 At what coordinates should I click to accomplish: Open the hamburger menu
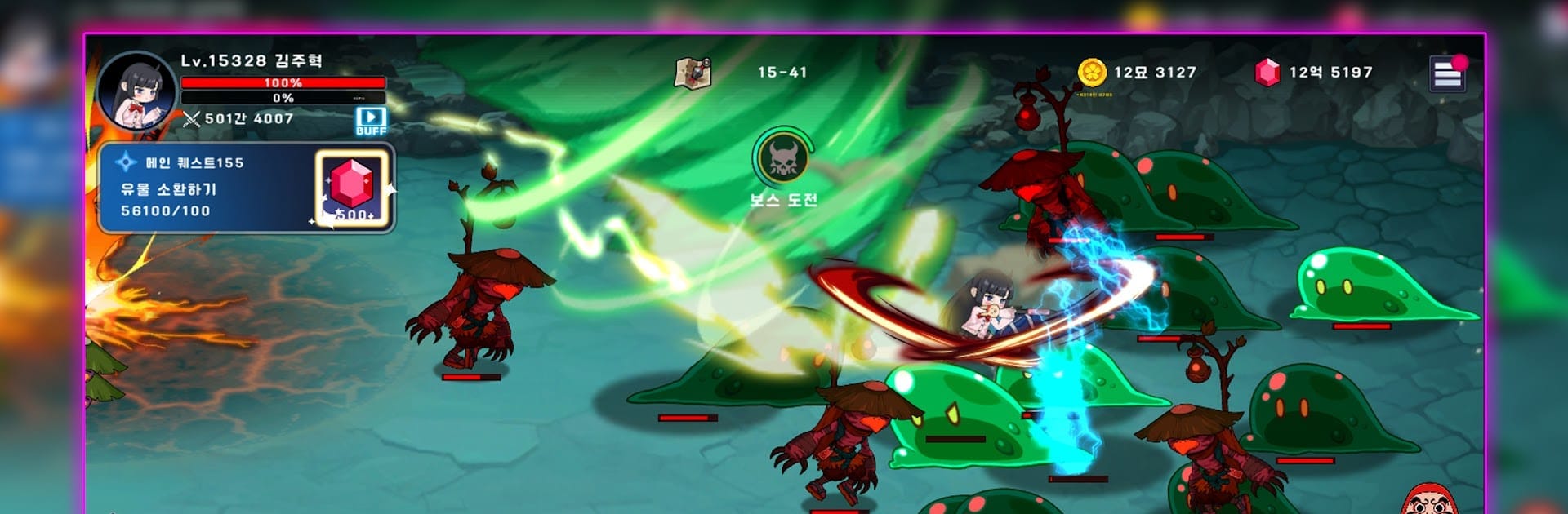click(1446, 74)
